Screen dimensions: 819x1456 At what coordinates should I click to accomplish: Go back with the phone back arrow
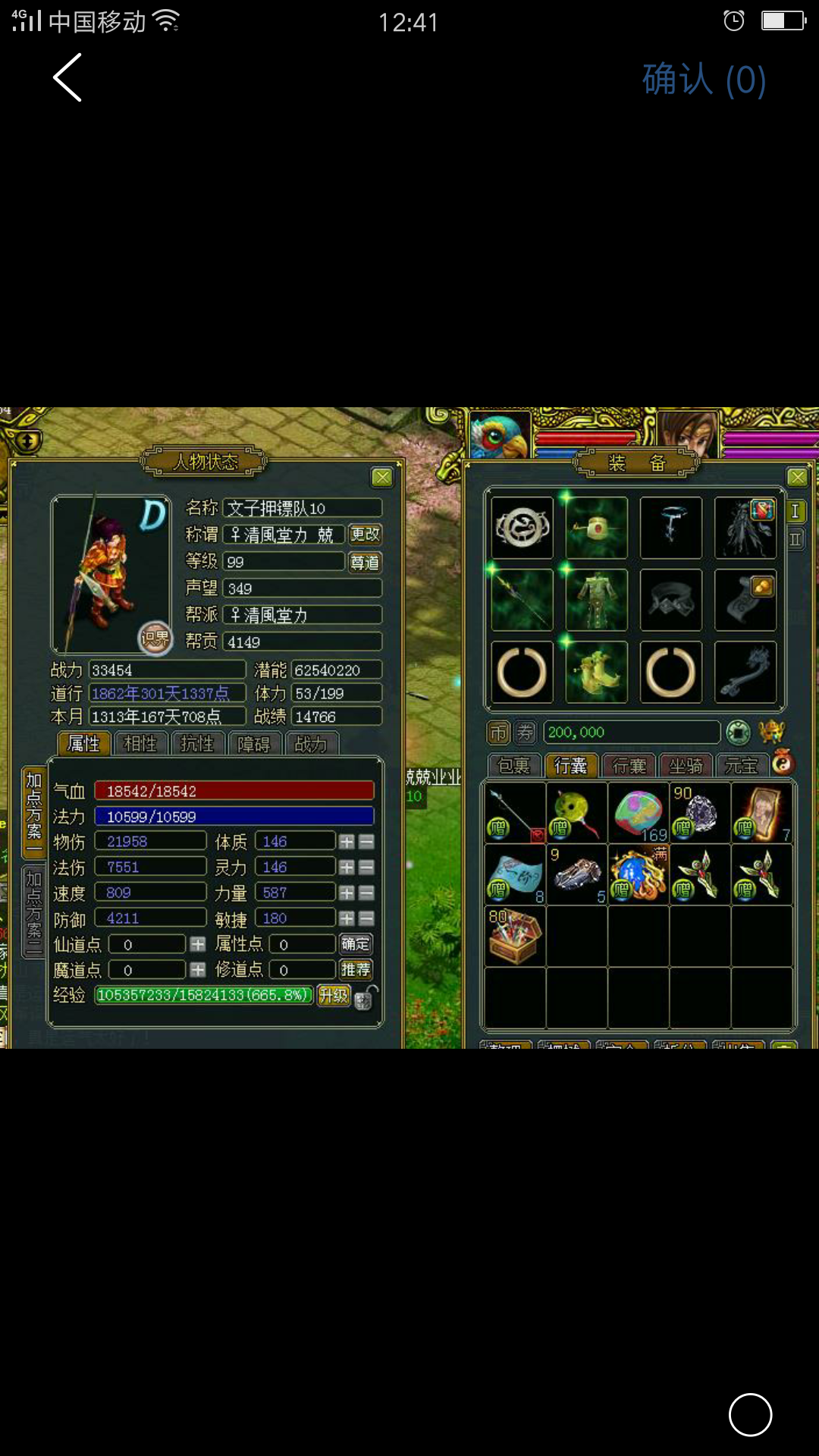point(67,77)
